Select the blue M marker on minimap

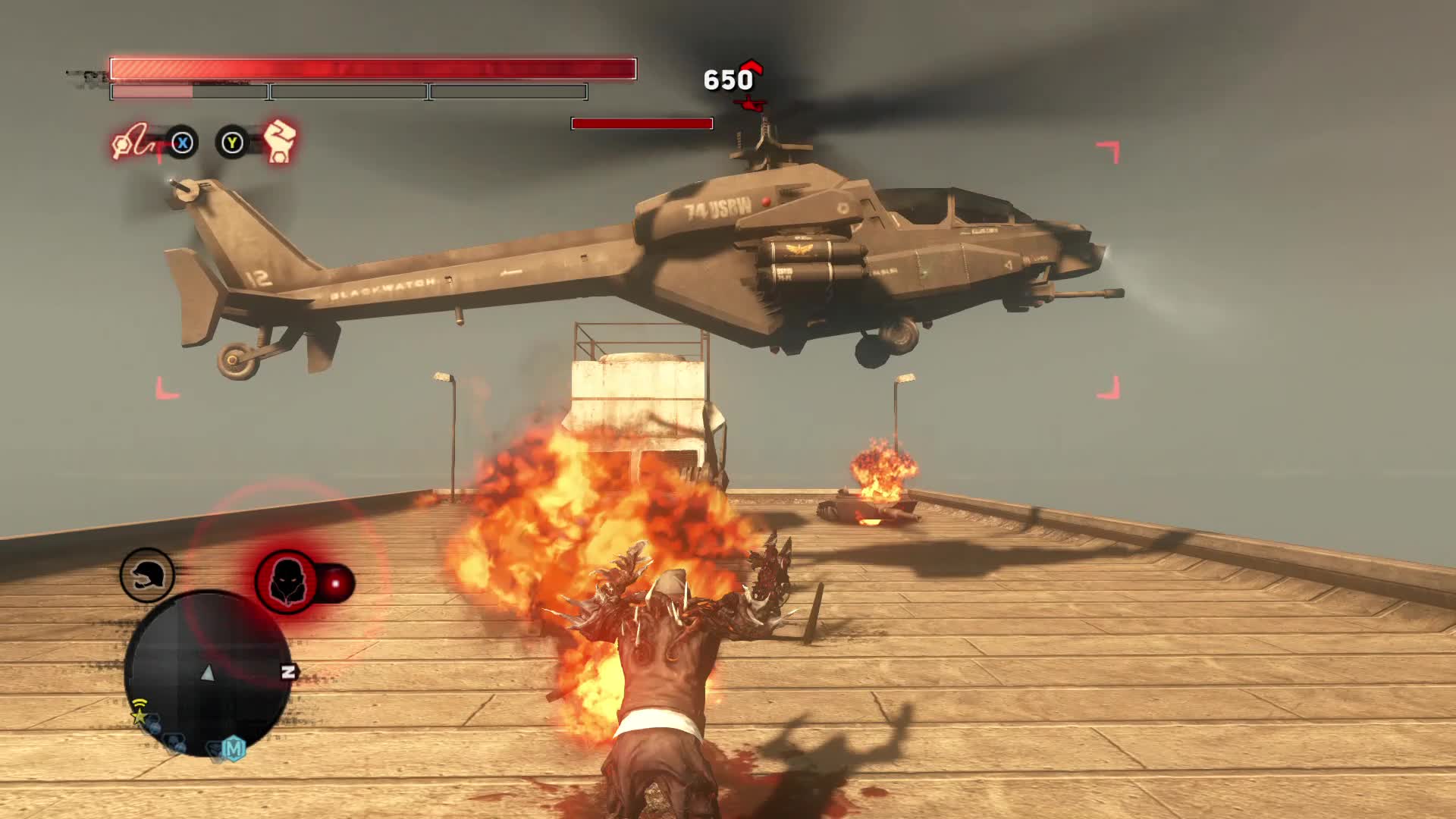234,749
